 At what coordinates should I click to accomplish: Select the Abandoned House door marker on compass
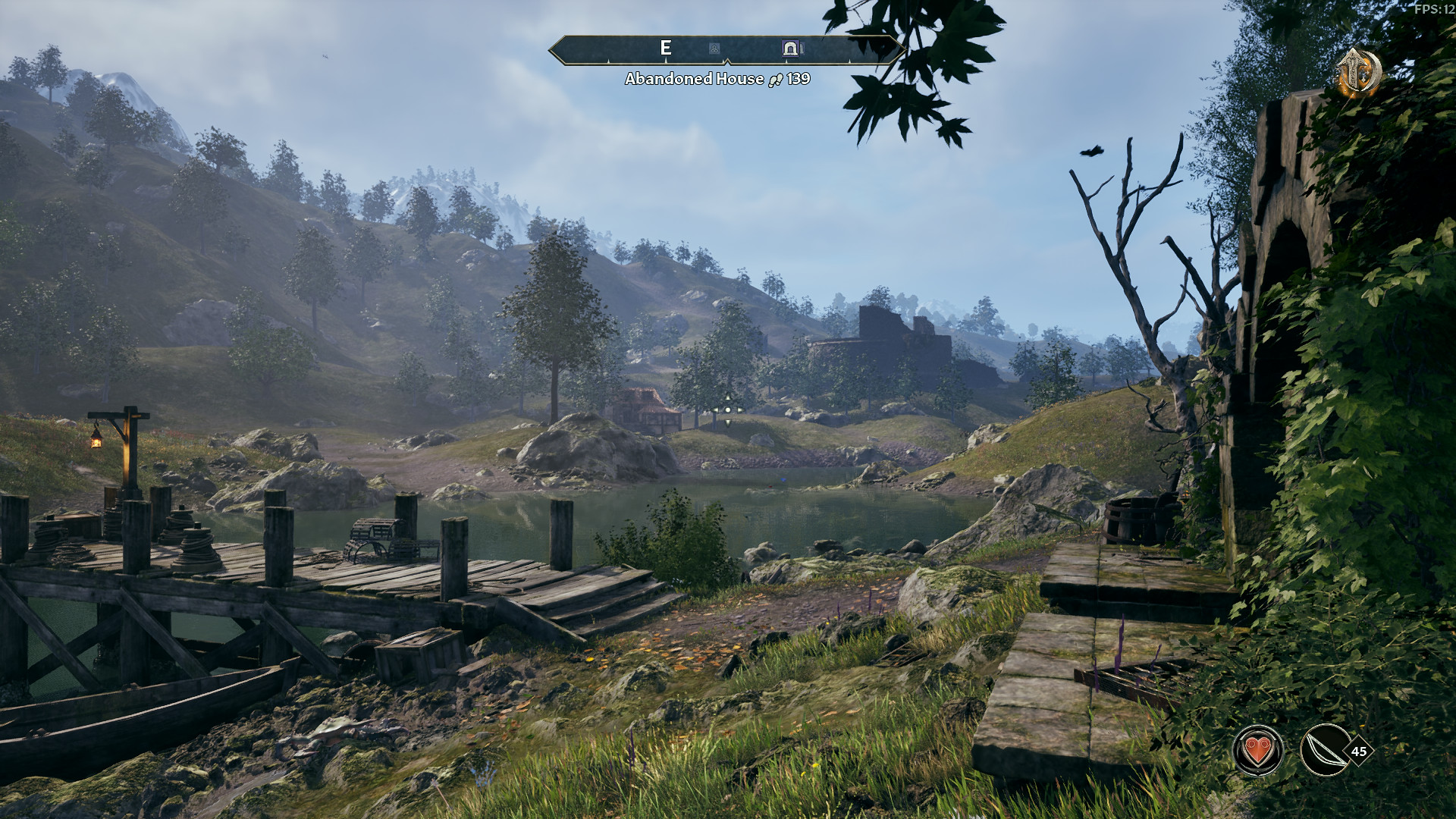[x=790, y=49]
